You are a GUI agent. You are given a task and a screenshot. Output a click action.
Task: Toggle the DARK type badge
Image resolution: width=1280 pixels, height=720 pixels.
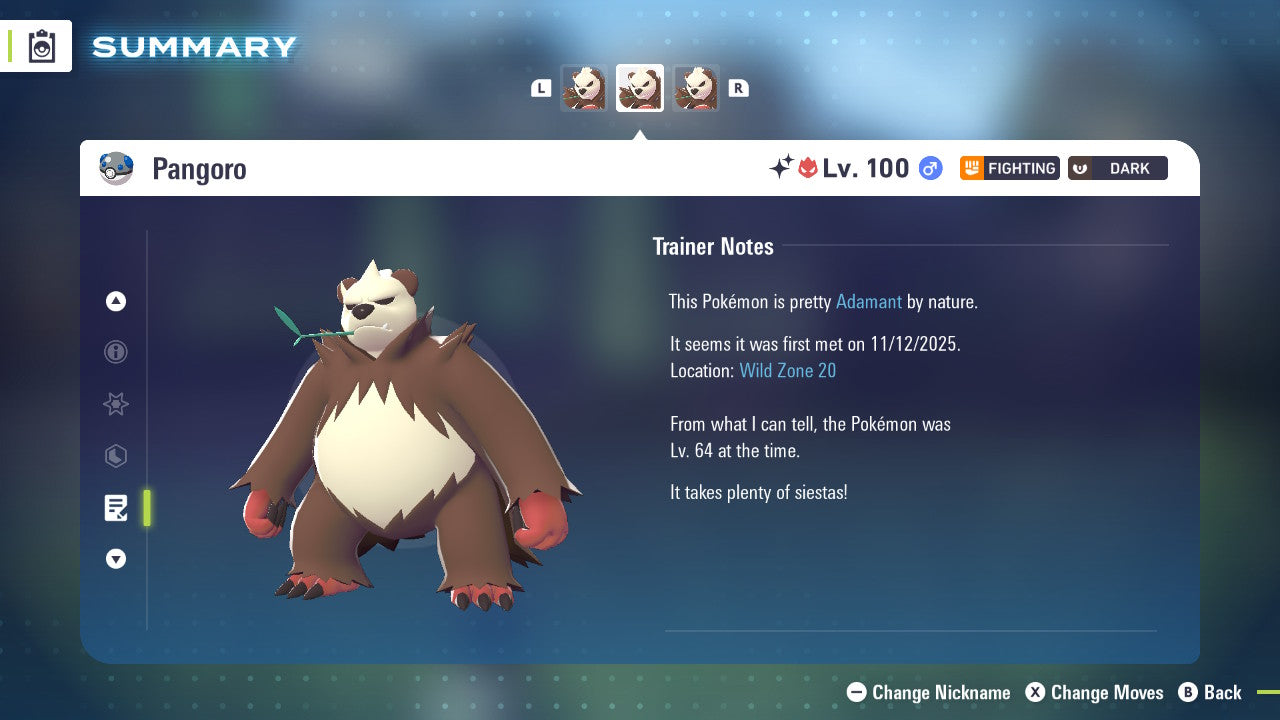[x=1117, y=168]
